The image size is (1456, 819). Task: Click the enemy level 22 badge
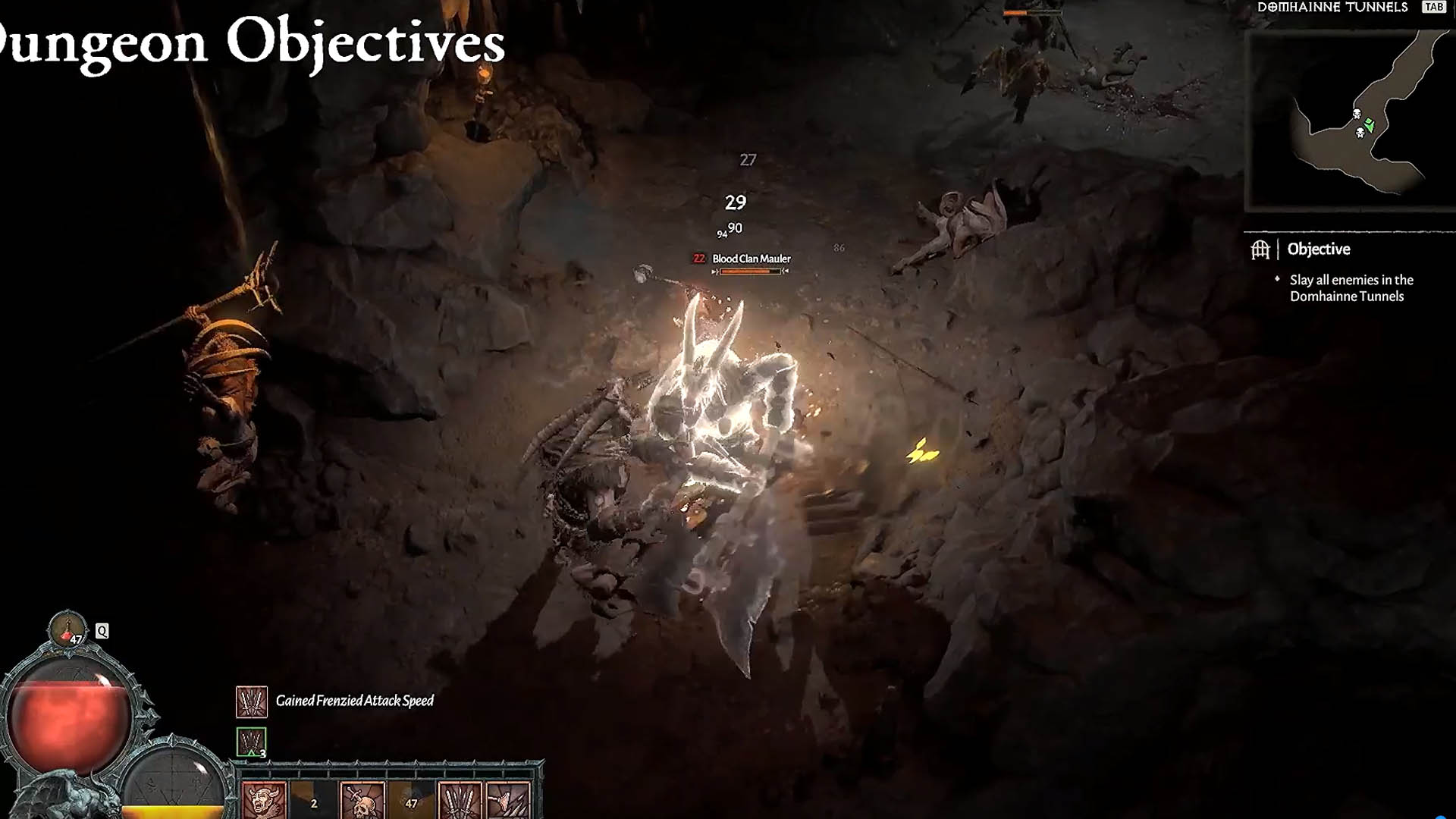698,259
